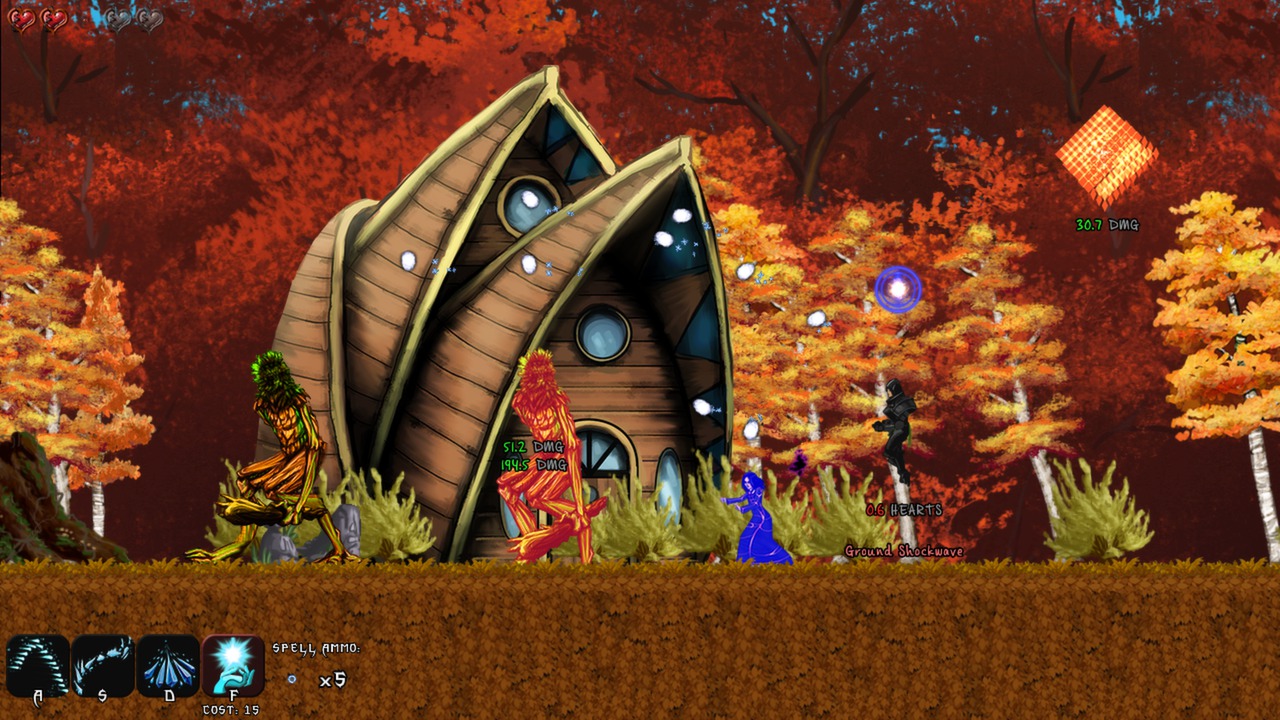Click the third grayed-out heart icon
This screenshot has height=720, width=1280.
click(118, 20)
